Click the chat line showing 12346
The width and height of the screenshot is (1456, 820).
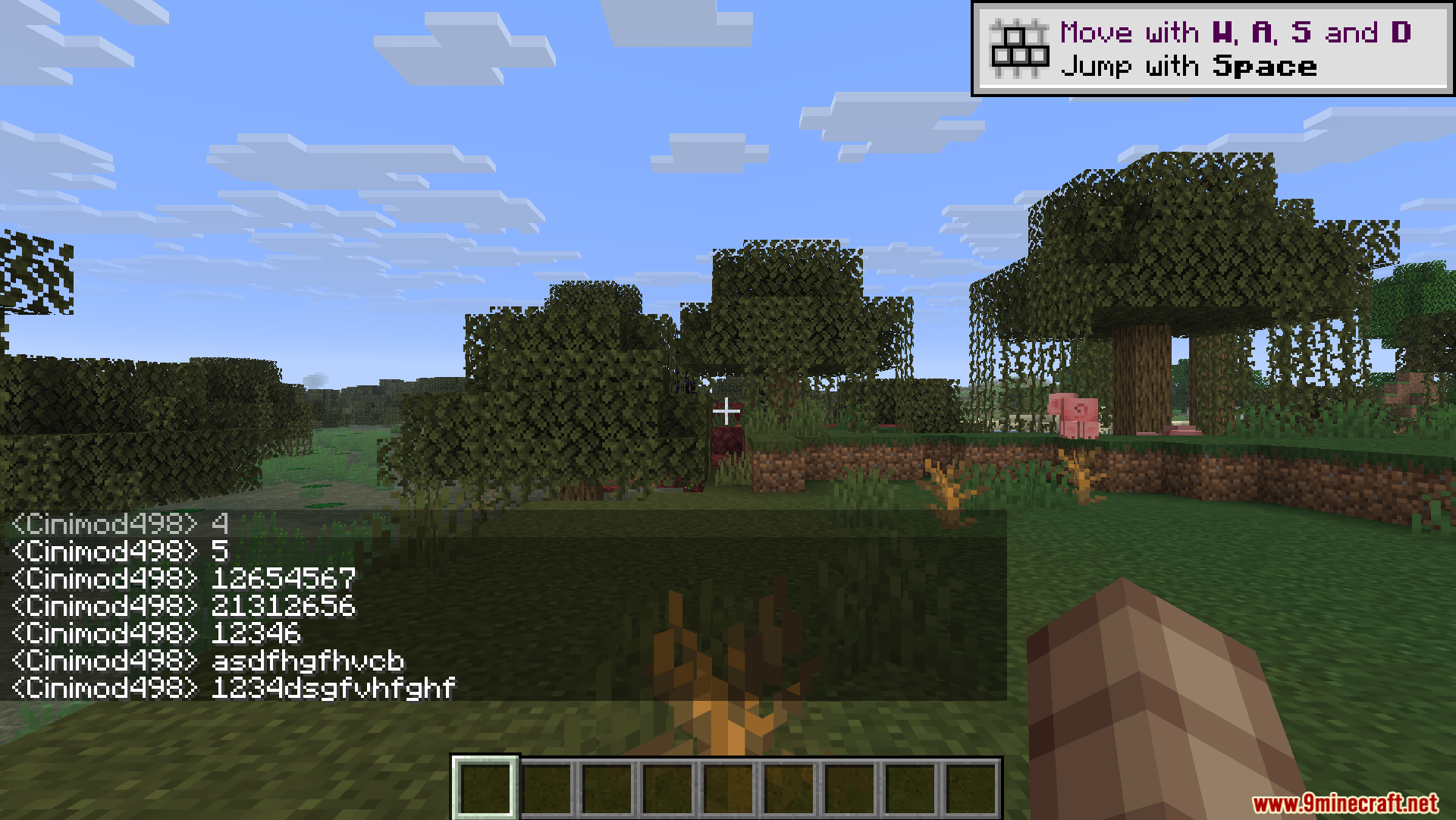tap(255, 633)
